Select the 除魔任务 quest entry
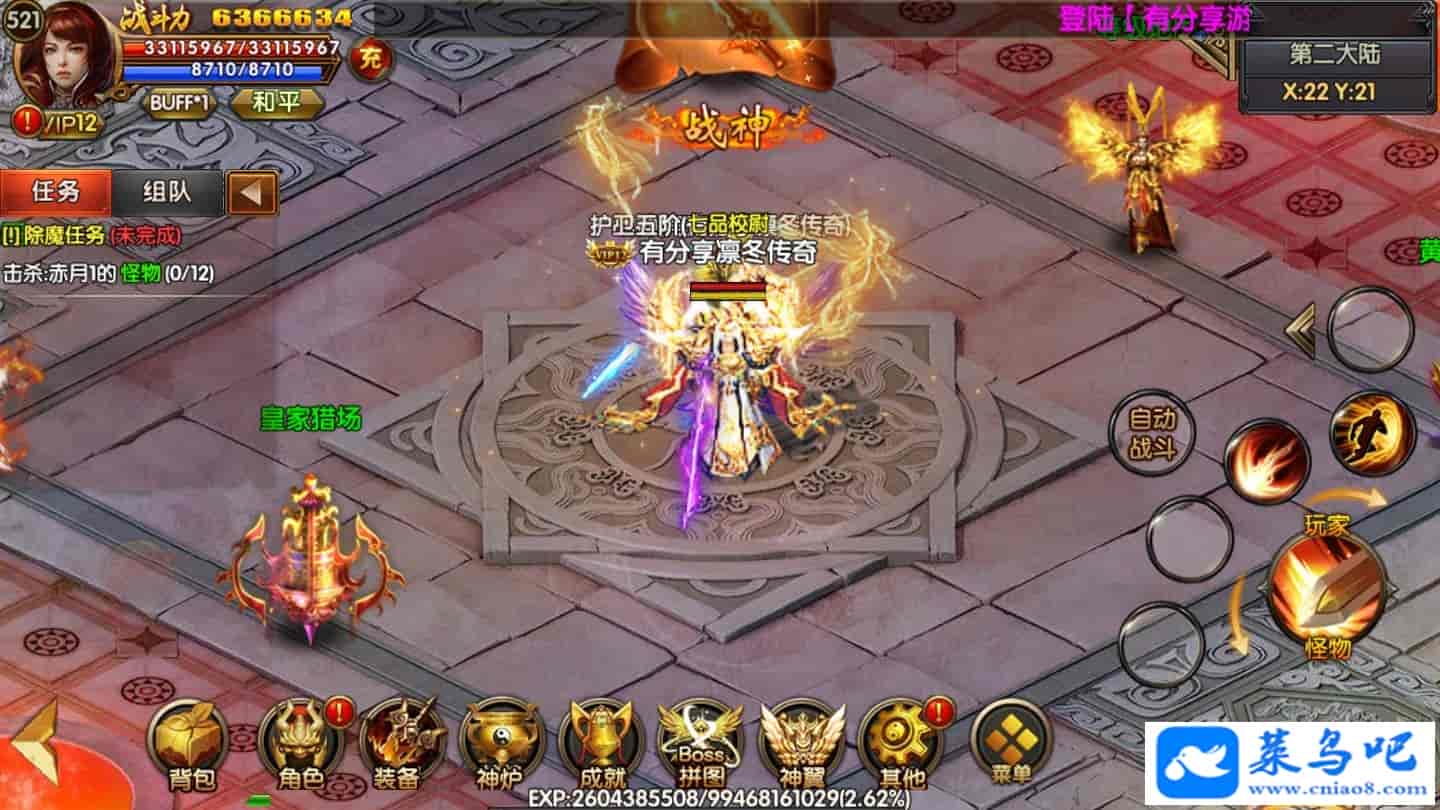Image resolution: width=1440 pixels, height=810 pixels. pos(92,236)
